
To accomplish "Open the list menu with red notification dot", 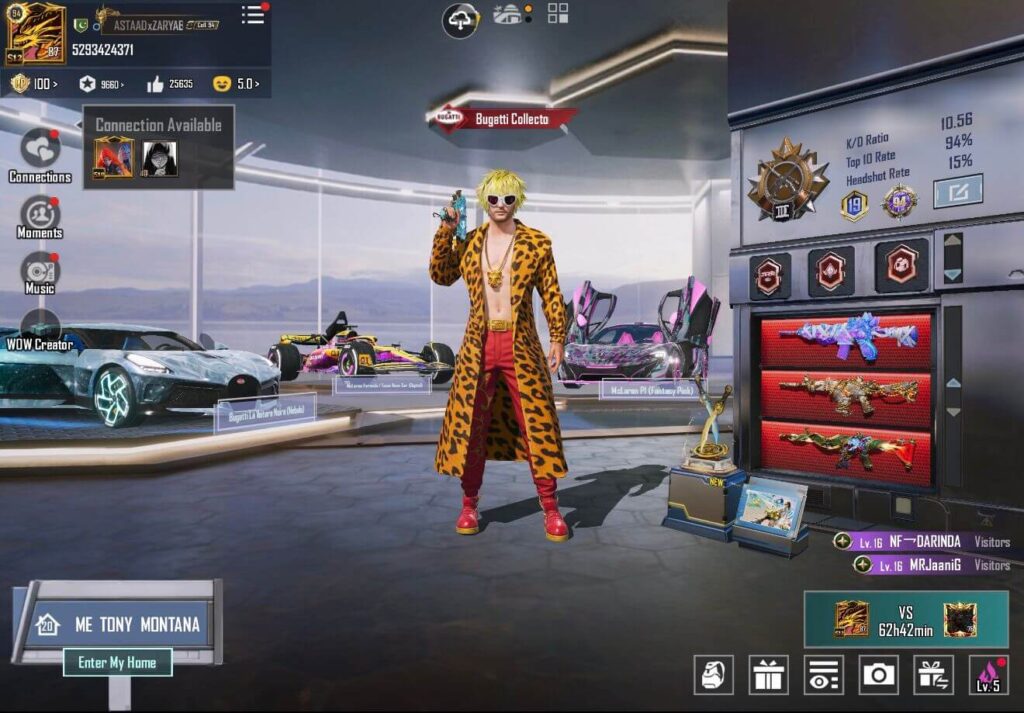I will [253, 15].
